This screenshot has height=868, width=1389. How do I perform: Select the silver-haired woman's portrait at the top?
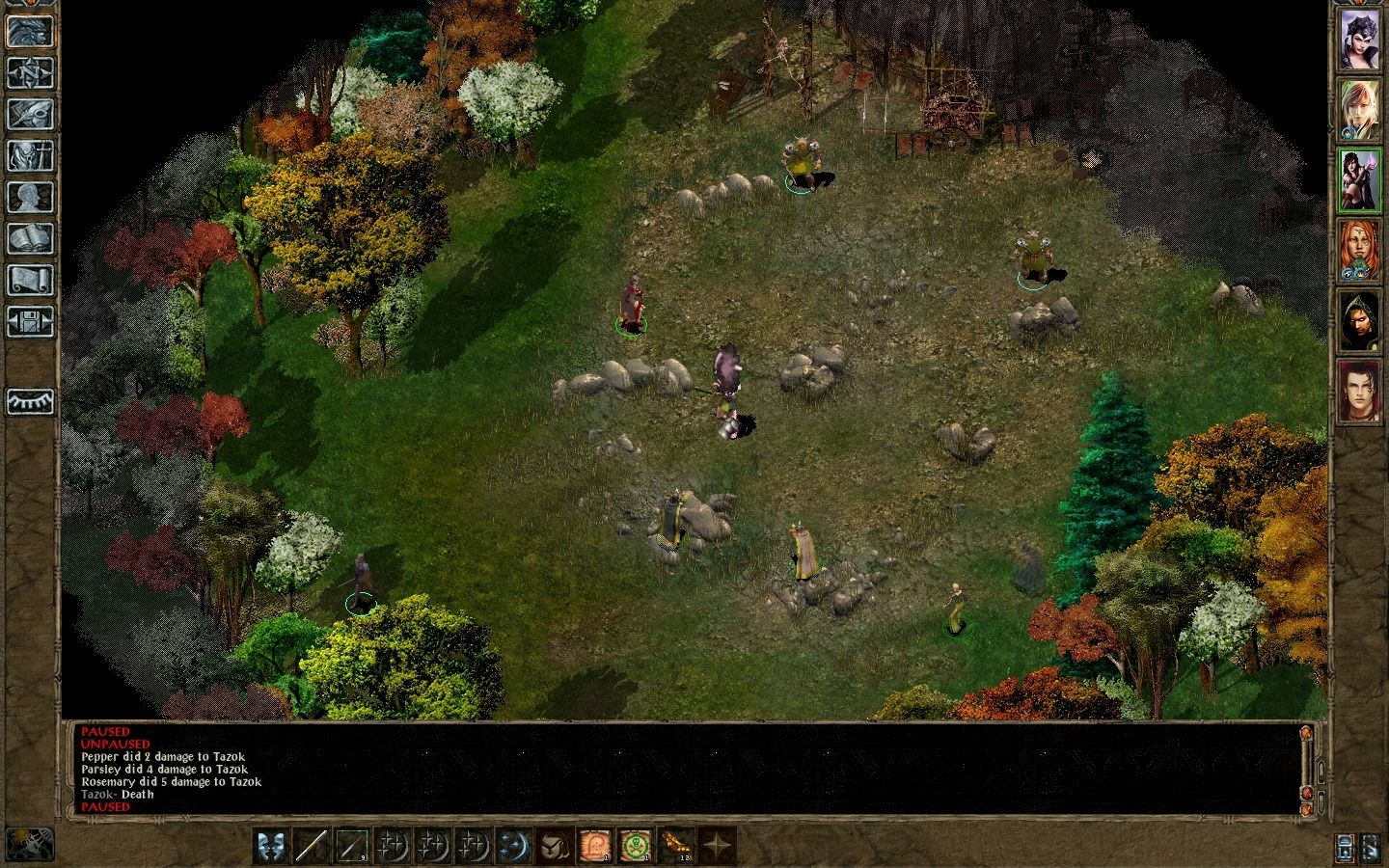click(1360, 40)
